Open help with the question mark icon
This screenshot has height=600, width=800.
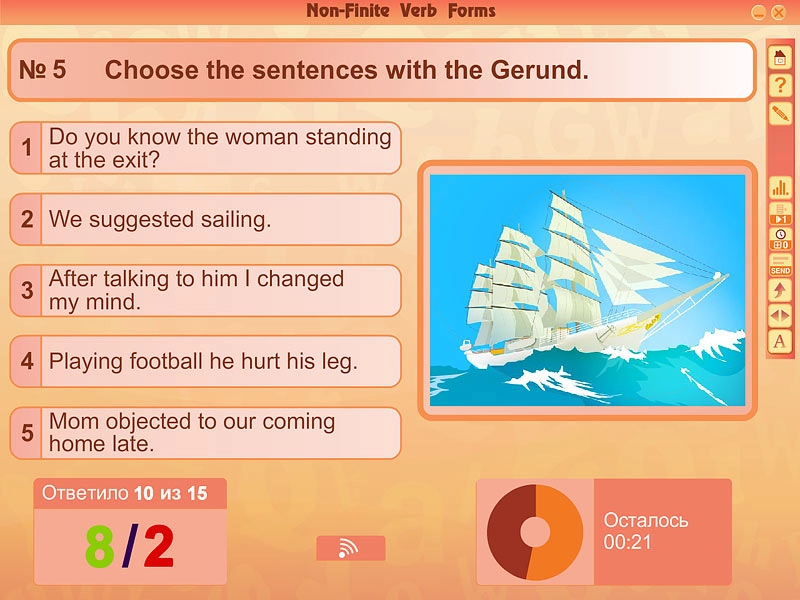(780, 86)
